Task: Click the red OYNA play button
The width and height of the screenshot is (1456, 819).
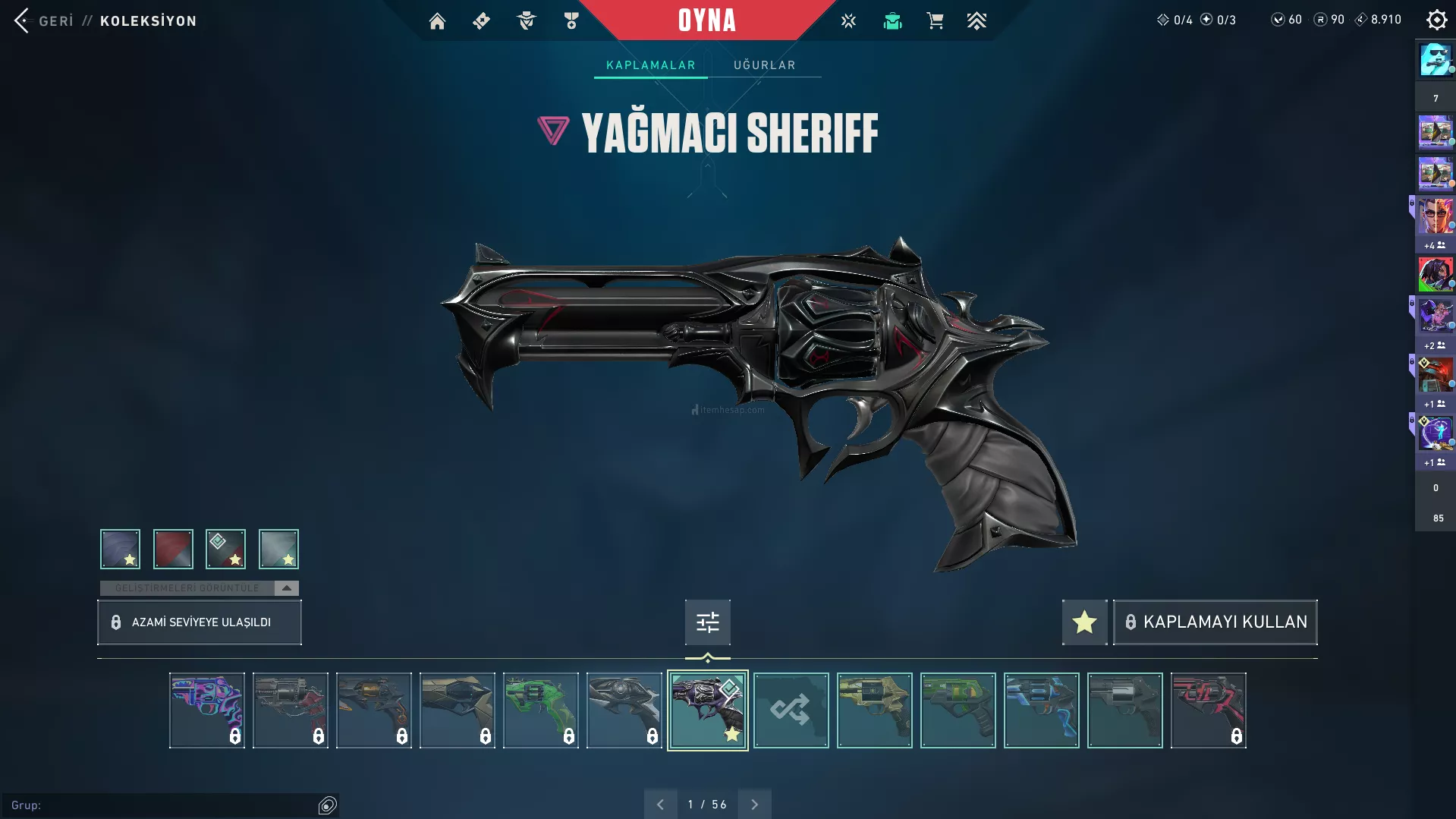Action: (x=706, y=20)
